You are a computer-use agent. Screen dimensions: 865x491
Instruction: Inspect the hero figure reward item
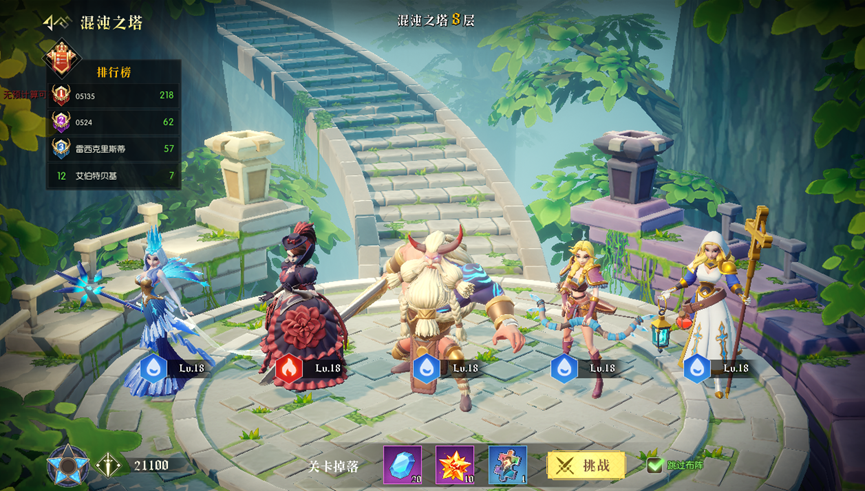507,464
